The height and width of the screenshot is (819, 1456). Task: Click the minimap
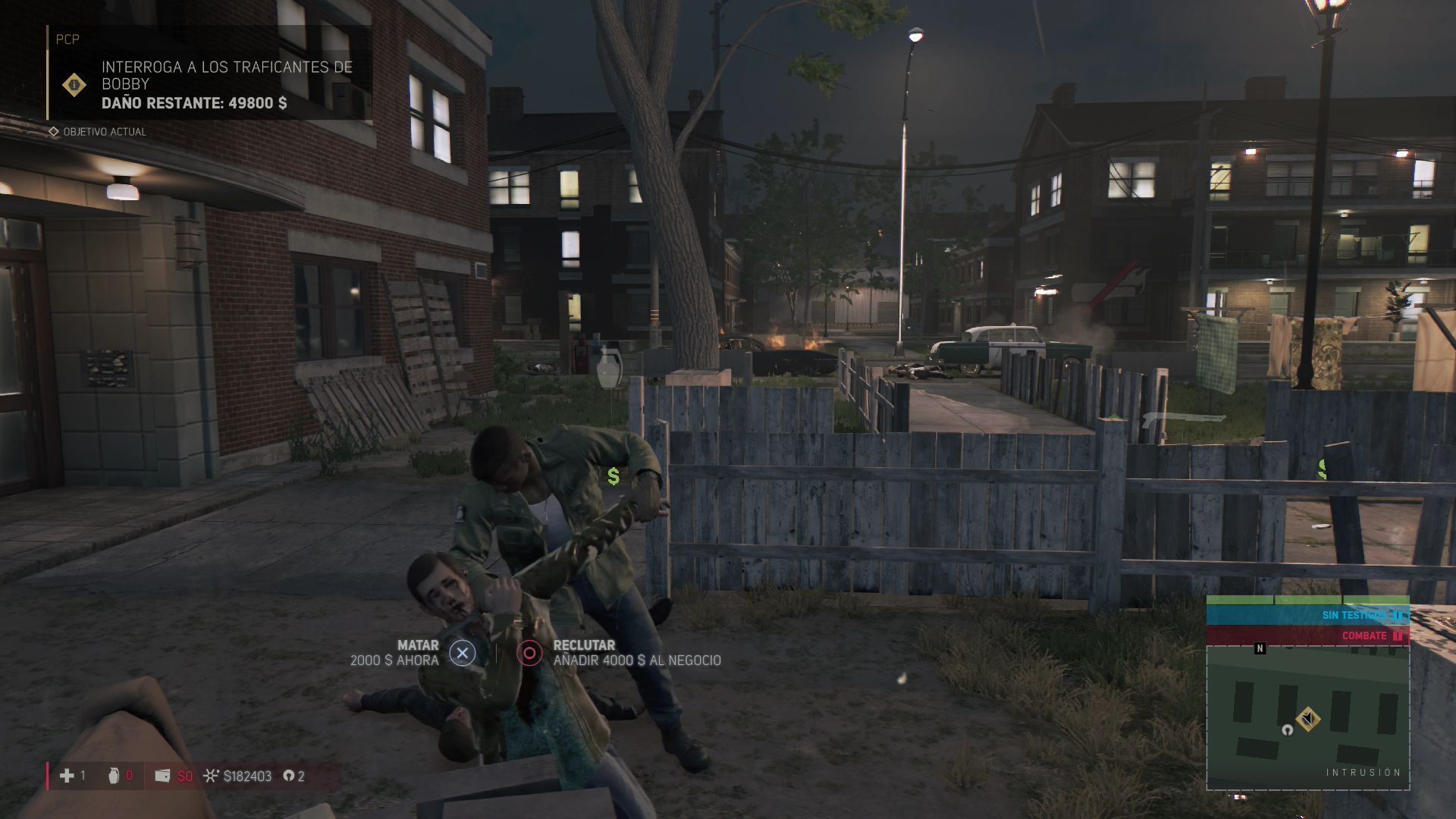tap(1307, 717)
